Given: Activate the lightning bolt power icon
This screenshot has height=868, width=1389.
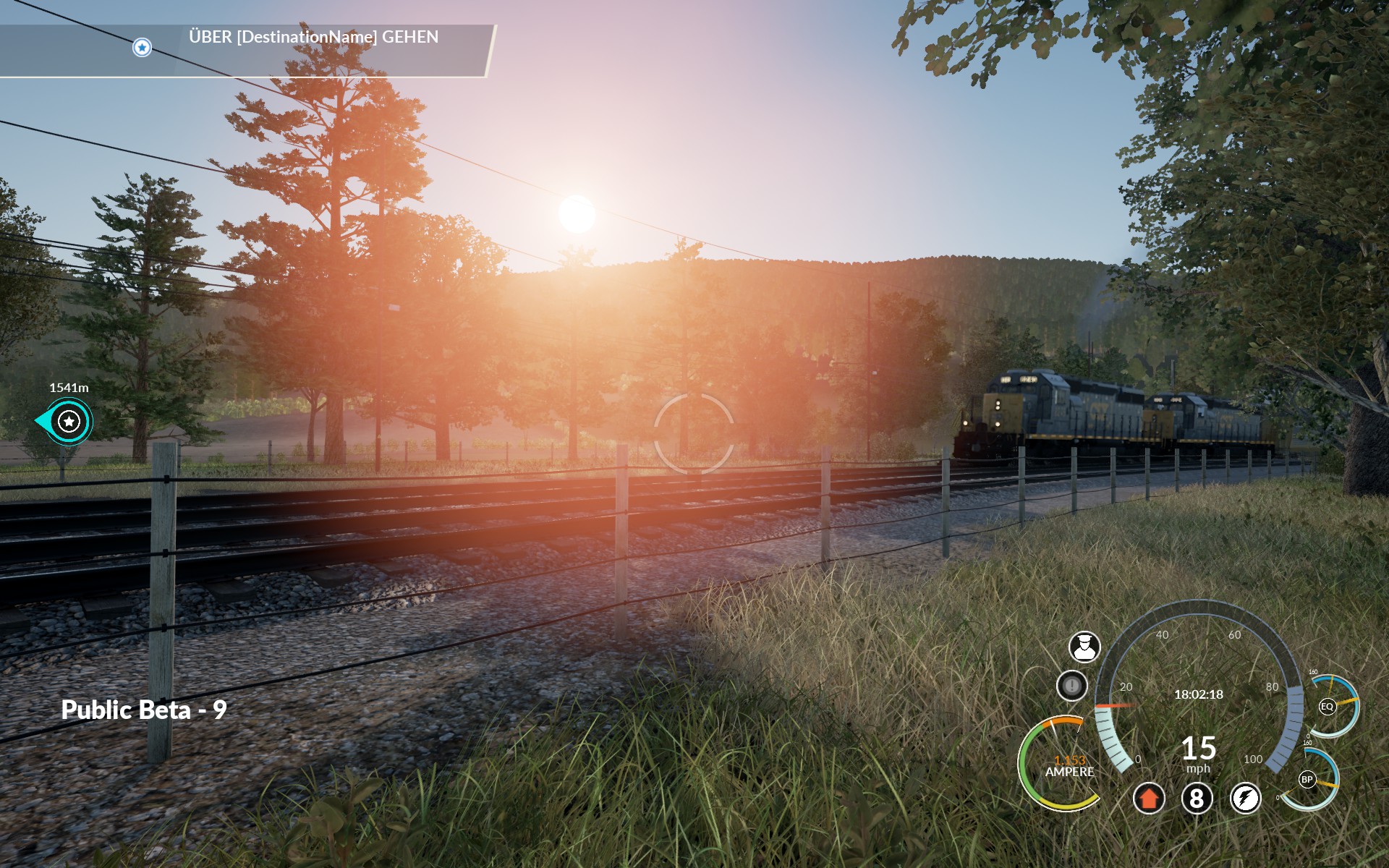Looking at the screenshot, I should click(1245, 799).
